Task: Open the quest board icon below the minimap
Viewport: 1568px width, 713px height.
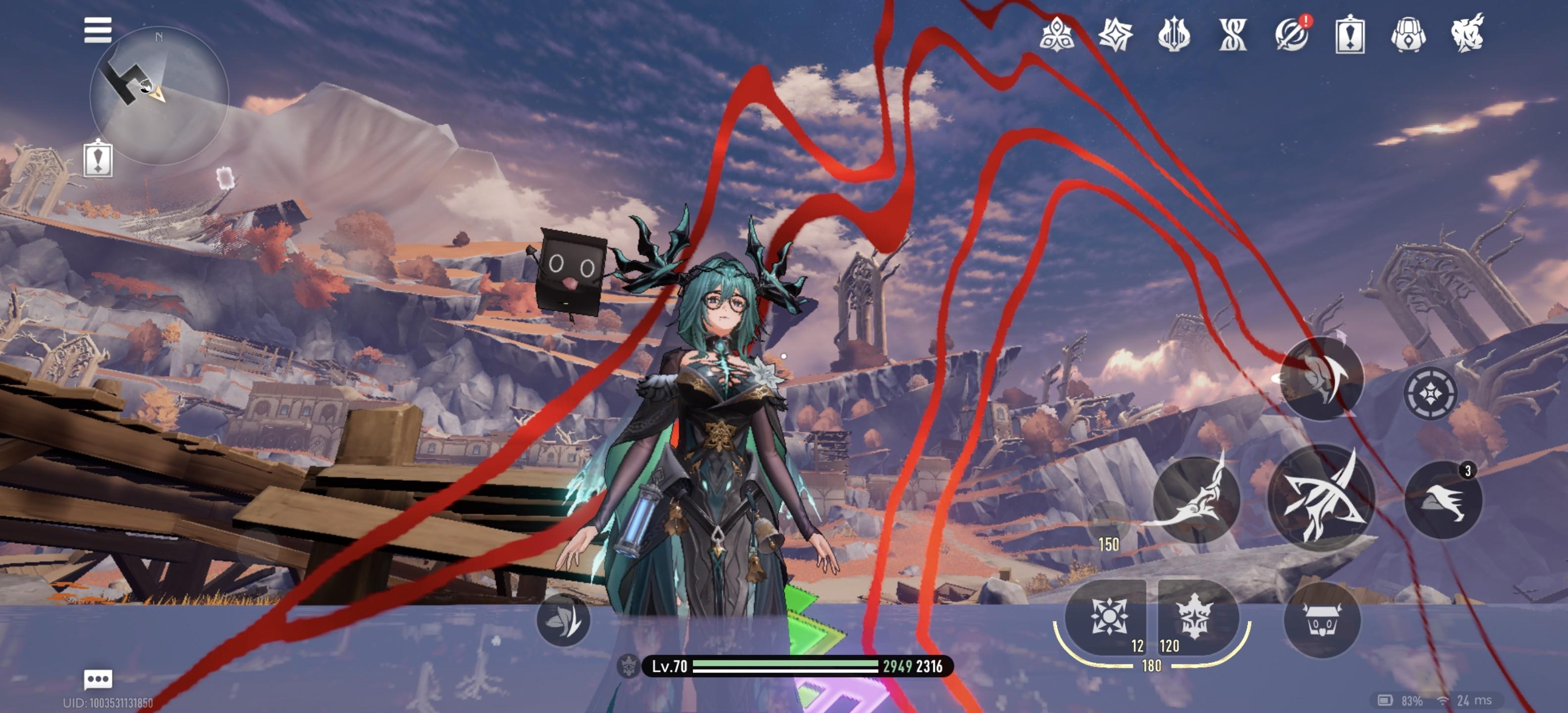Action: pyautogui.click(x=98, y=158)
